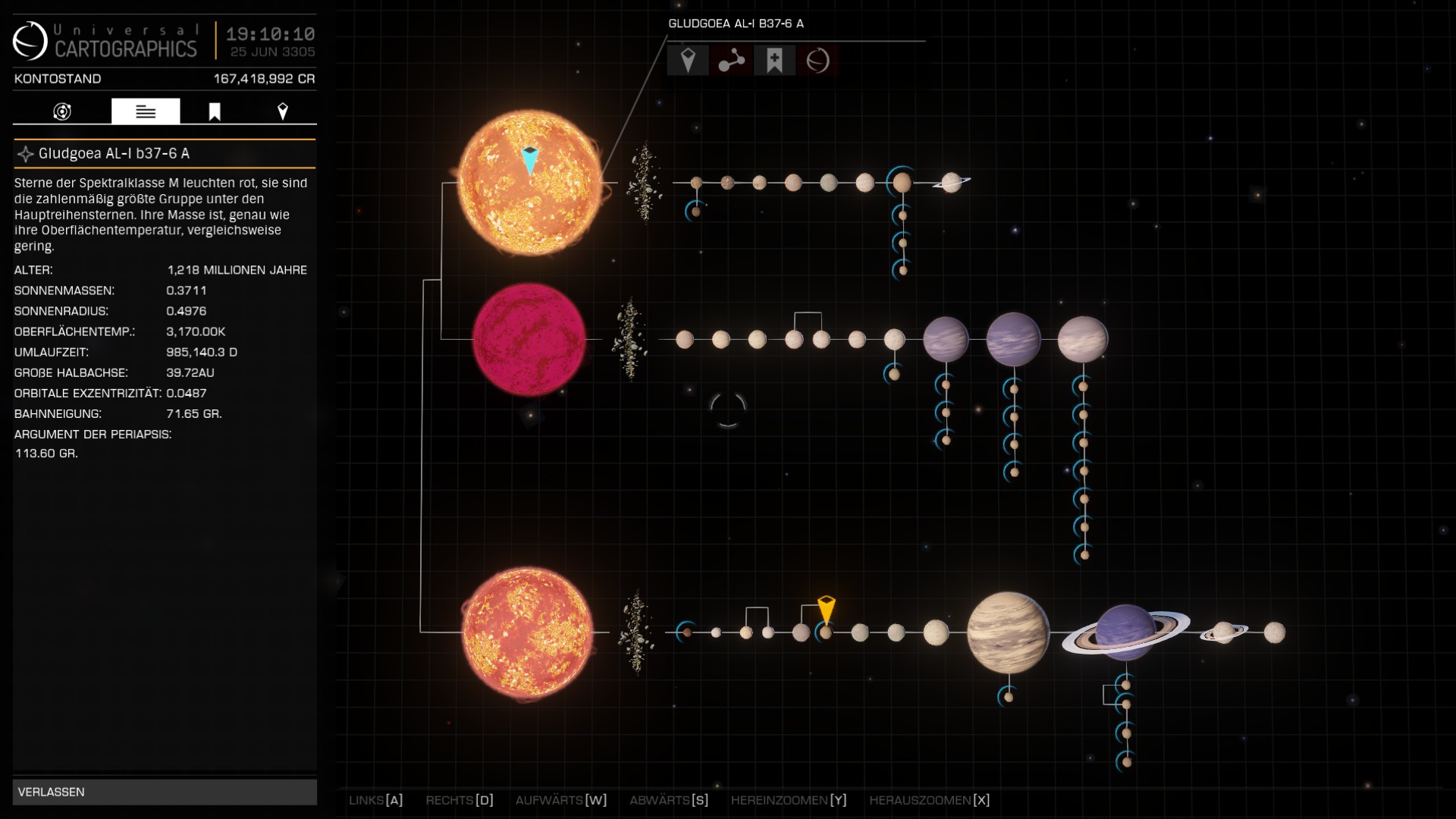1456x819 pixels.
Task: Open the location marker tab
Action: pyautogui.click(x=283, y=112)
